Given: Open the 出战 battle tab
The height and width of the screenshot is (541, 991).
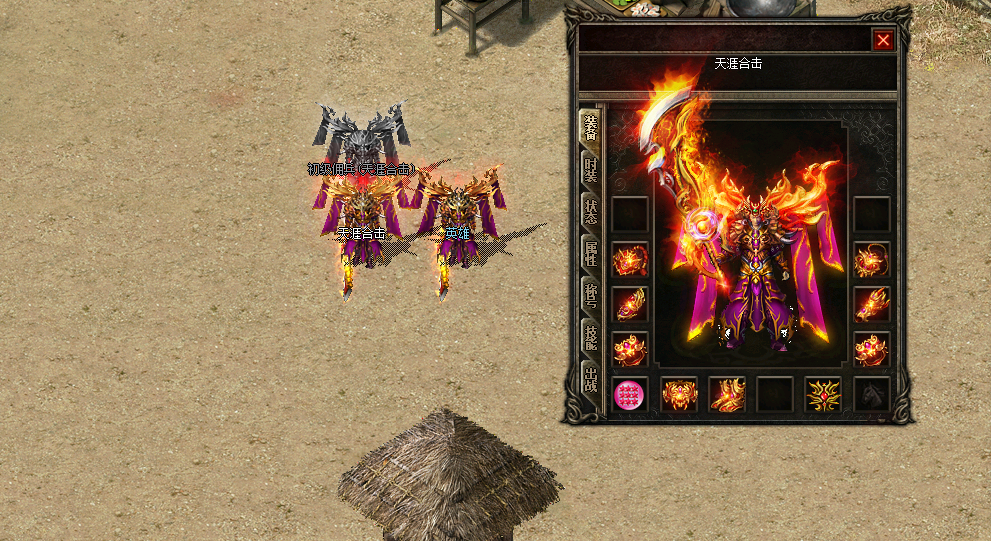Looking at the screenshot, I should tap(591, 379).
